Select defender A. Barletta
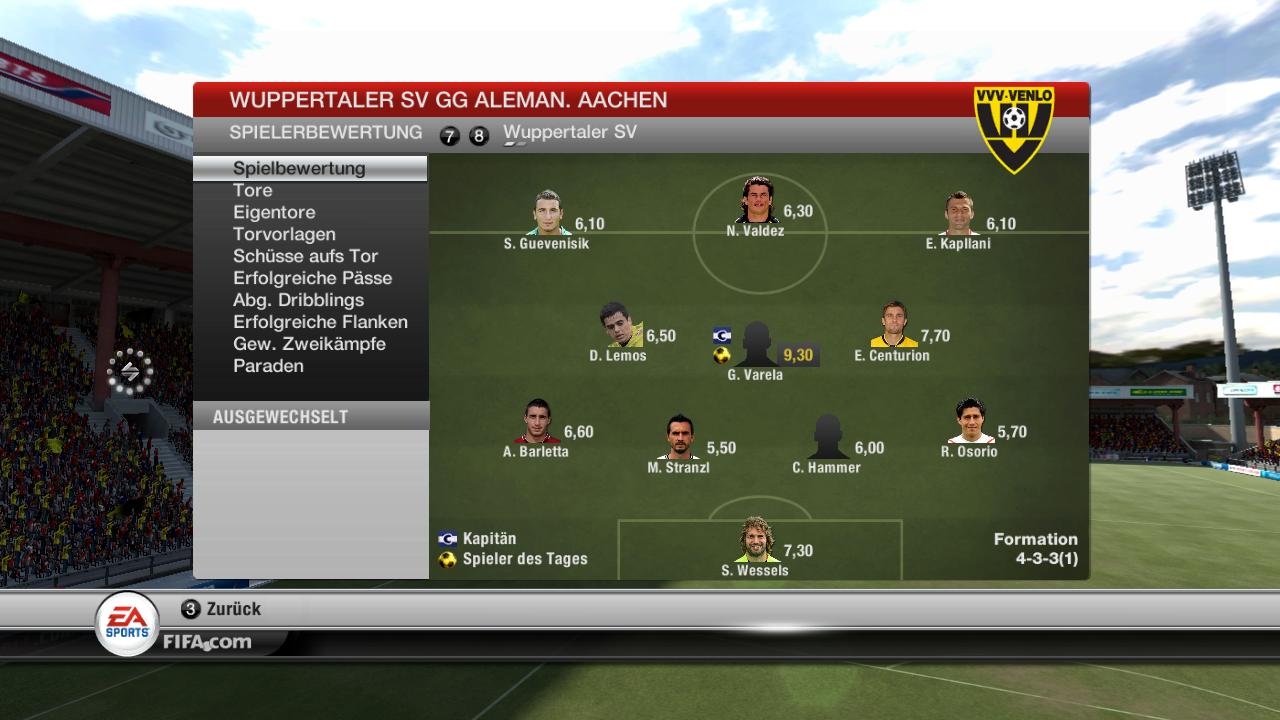Viewport: 1280px width, 720px height. coord(536,423)
